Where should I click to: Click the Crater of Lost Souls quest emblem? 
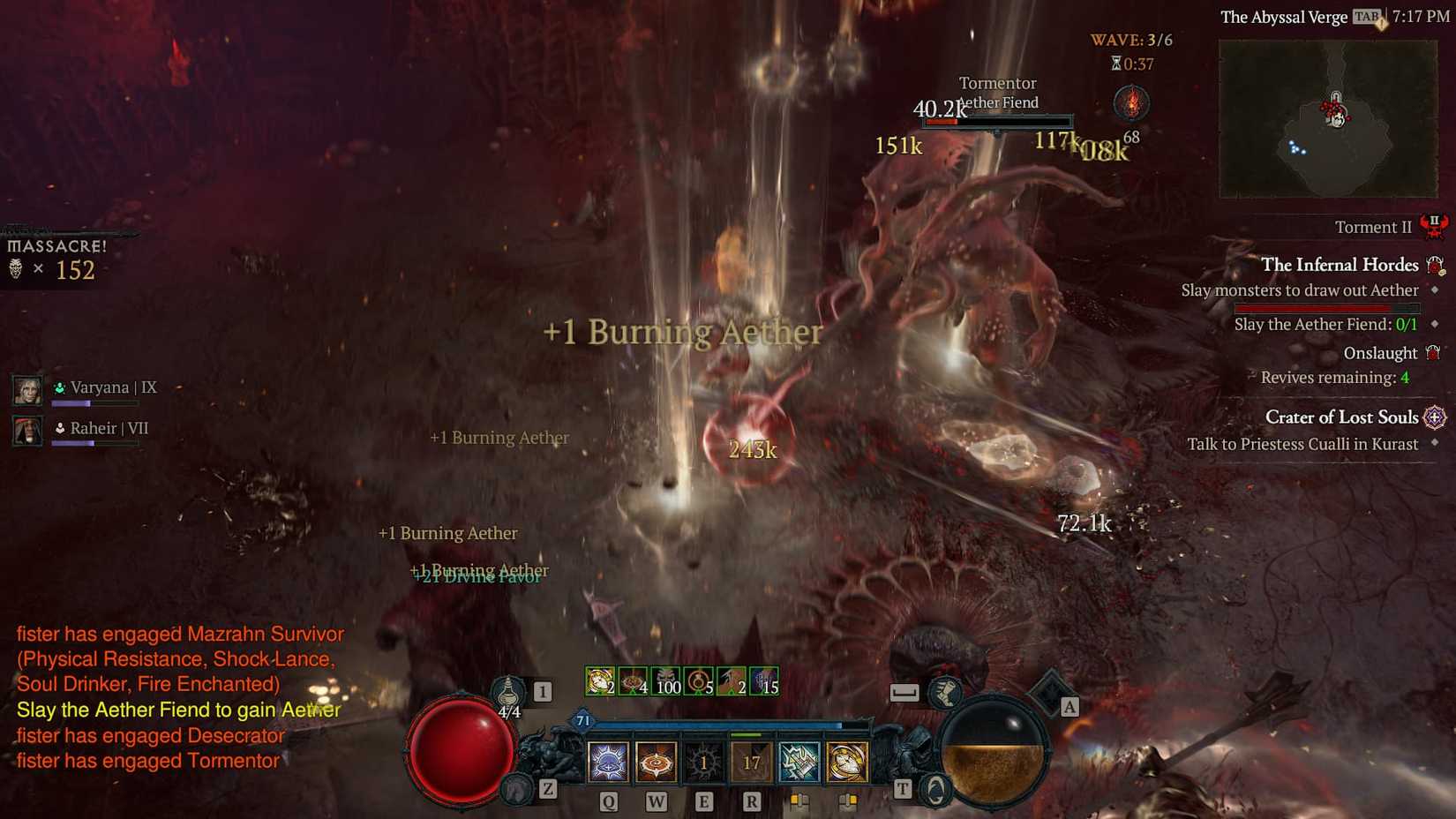[x=1435, y=417]
